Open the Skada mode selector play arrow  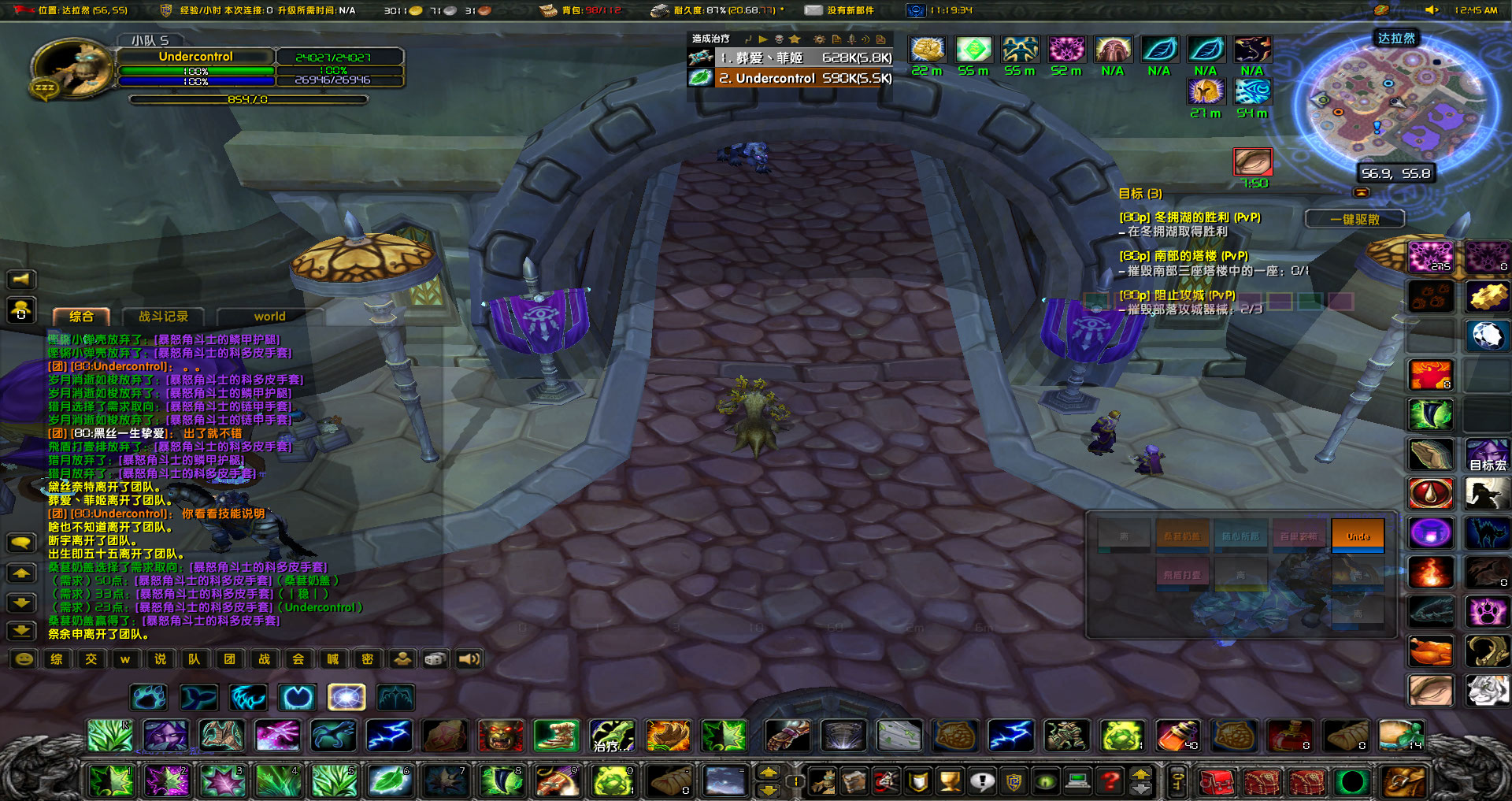click(x=764, y=39)
